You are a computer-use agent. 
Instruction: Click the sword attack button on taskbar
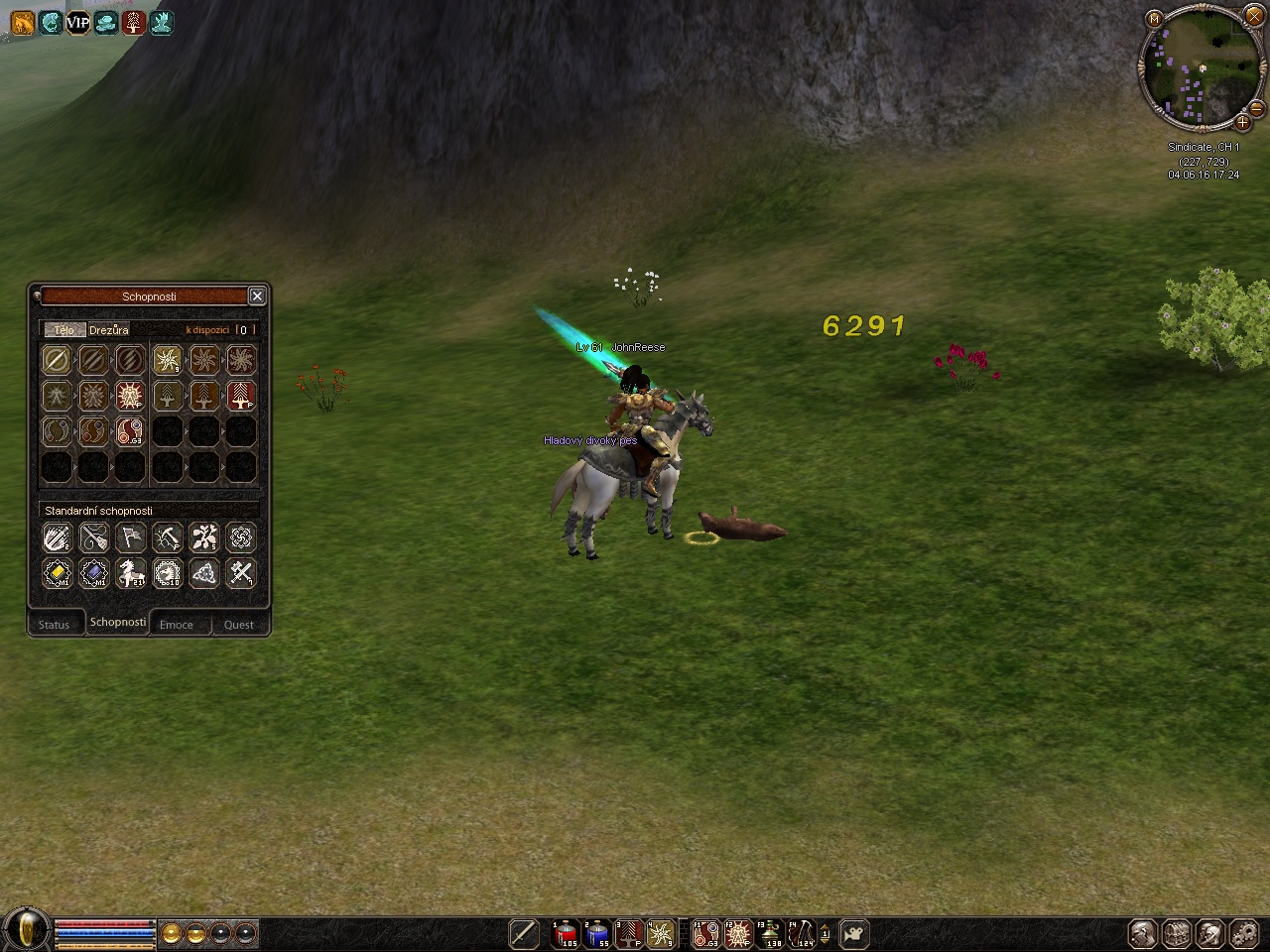click(x=523, y=933)
